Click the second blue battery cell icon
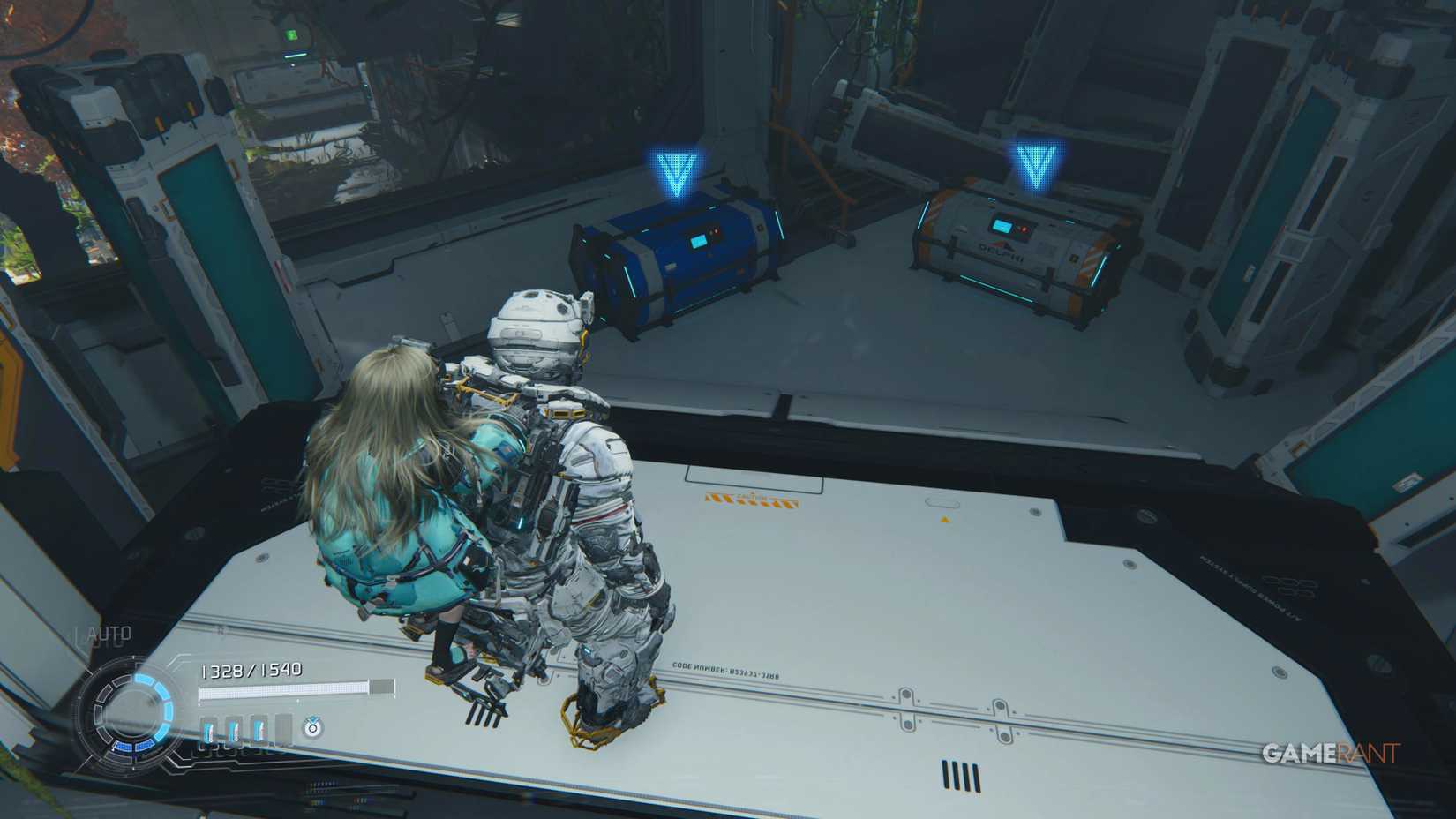1456x819 pixels. (232, 729)
